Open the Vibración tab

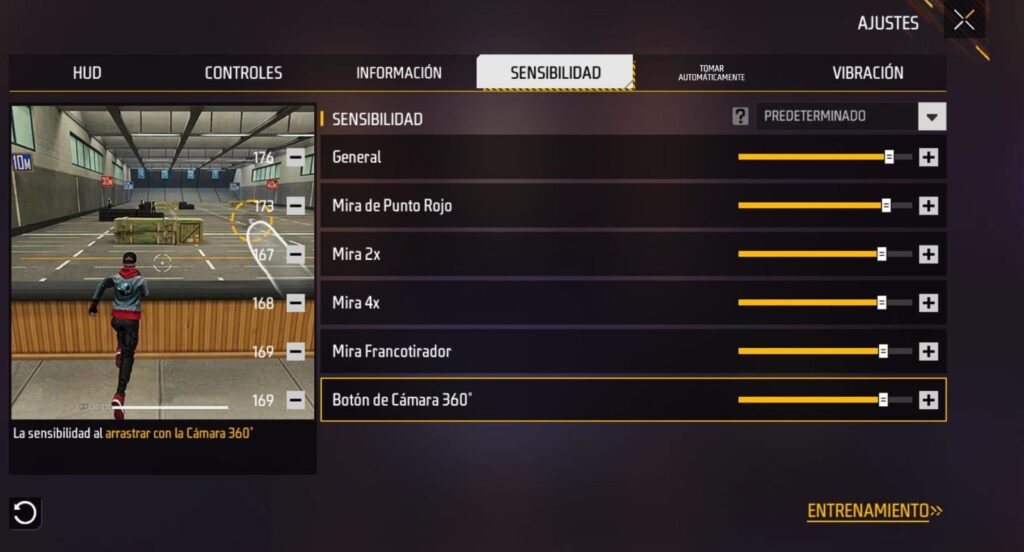[x=867, y=73]
